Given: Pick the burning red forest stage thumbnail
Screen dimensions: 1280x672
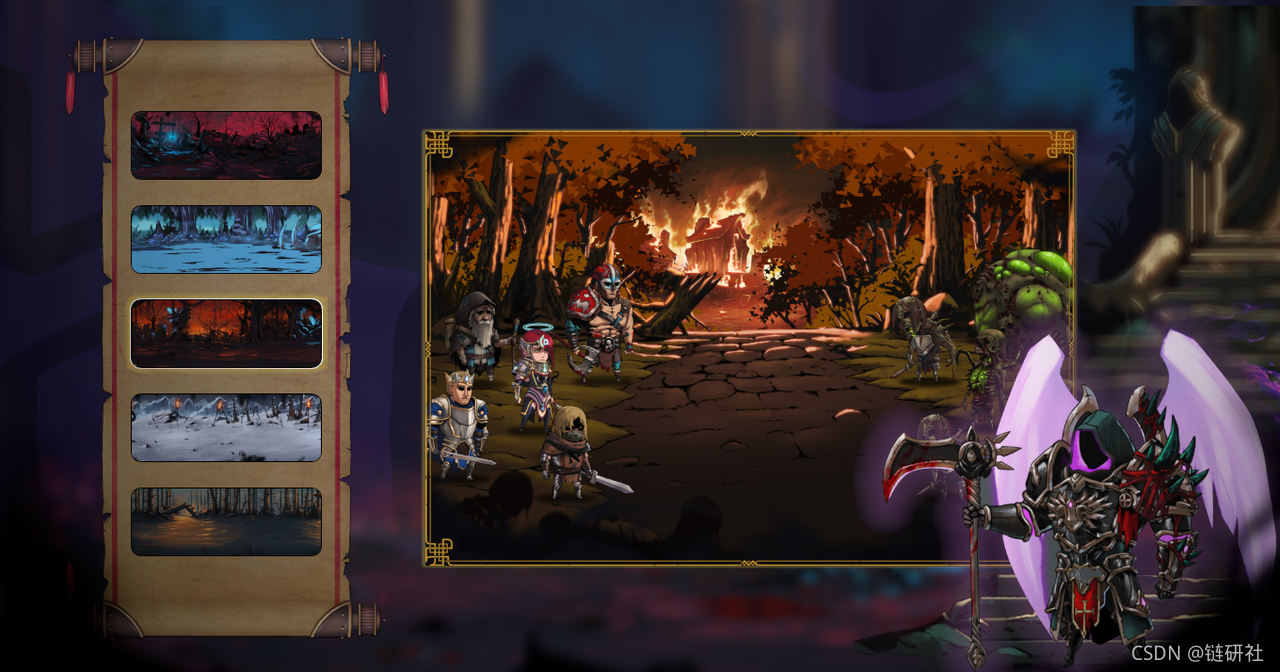Looking at the screenshot, I should (x=226, y=333).
